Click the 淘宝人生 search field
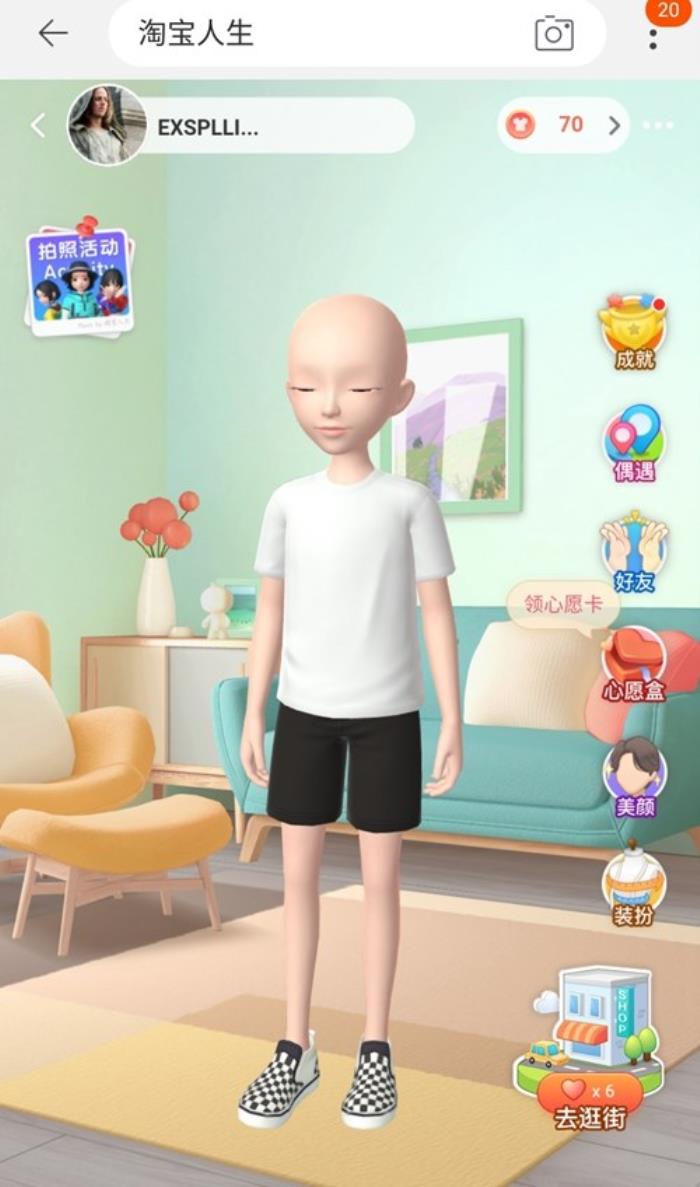Image resolution: width=700 pixels, height=1187 pixels. (x=320, y=33)
